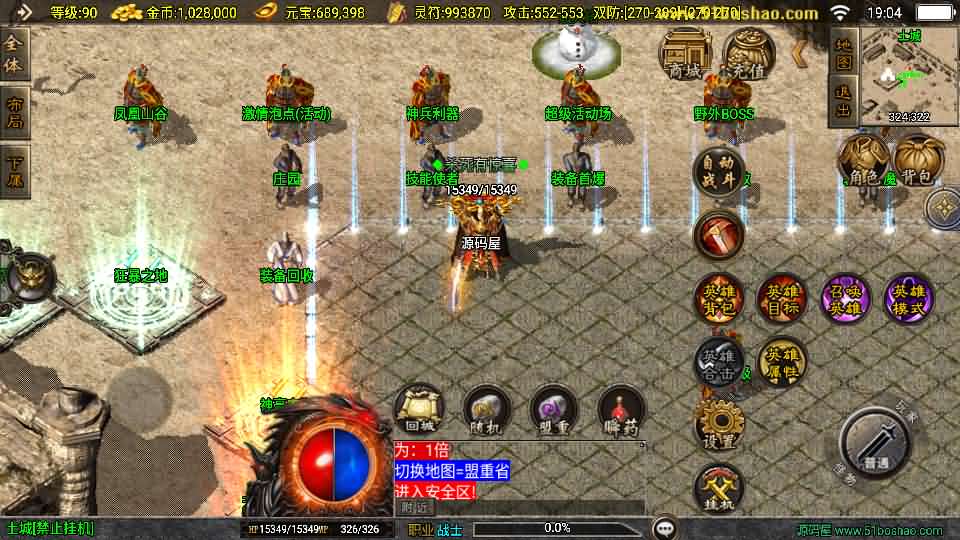Screen dimensions: 960x540
Task: Open the 角色 character sheet
Action: coord(863,162)
